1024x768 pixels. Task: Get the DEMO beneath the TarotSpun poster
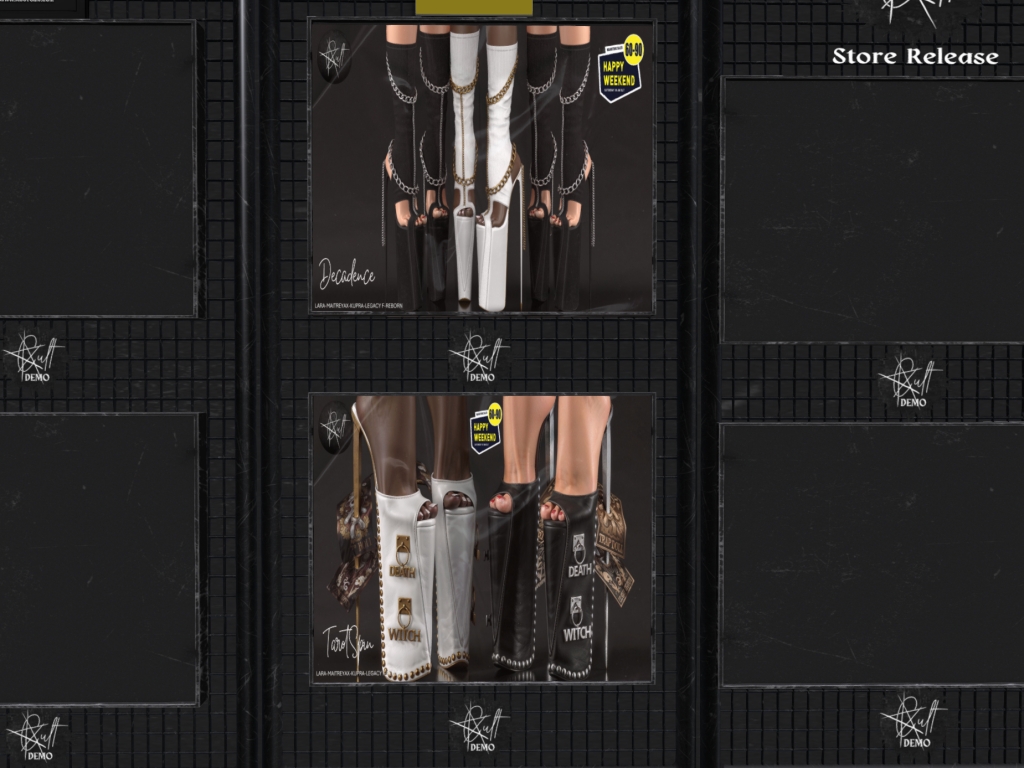(x=480, y=727)
